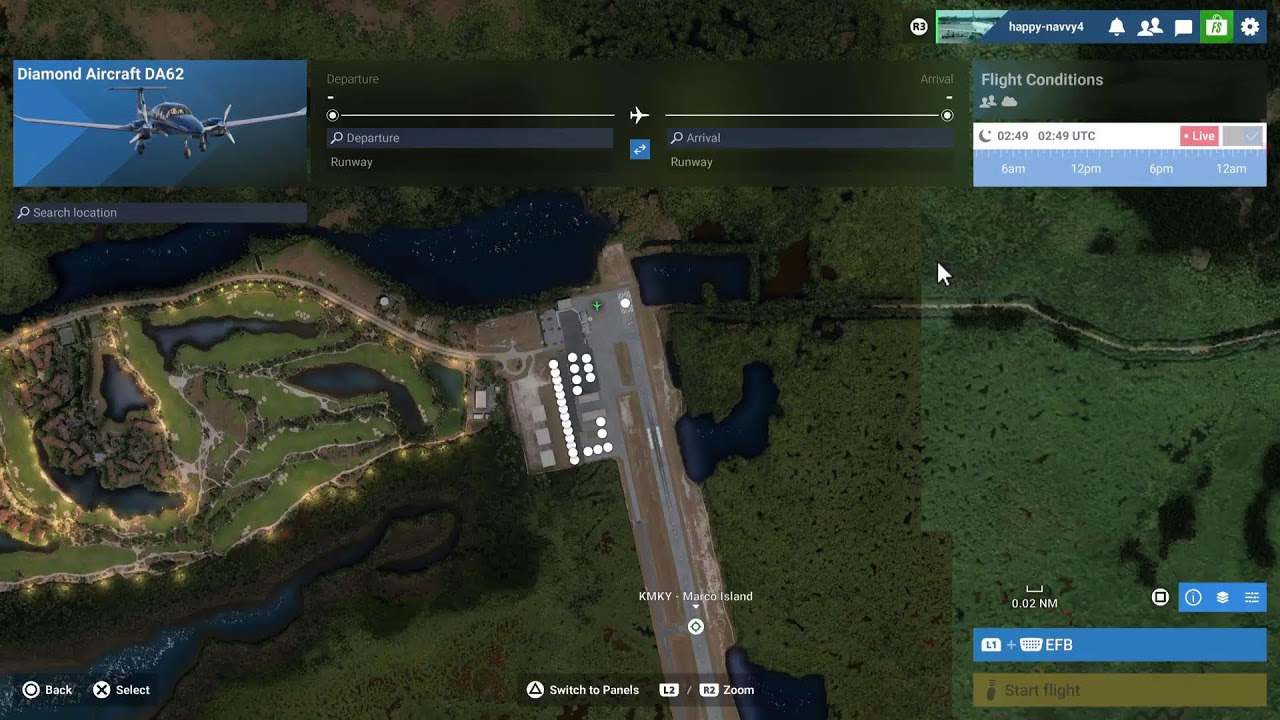Select the Departure search field
The width and height of the screenshot is (1280, 720).
click(x=470, y=138)
